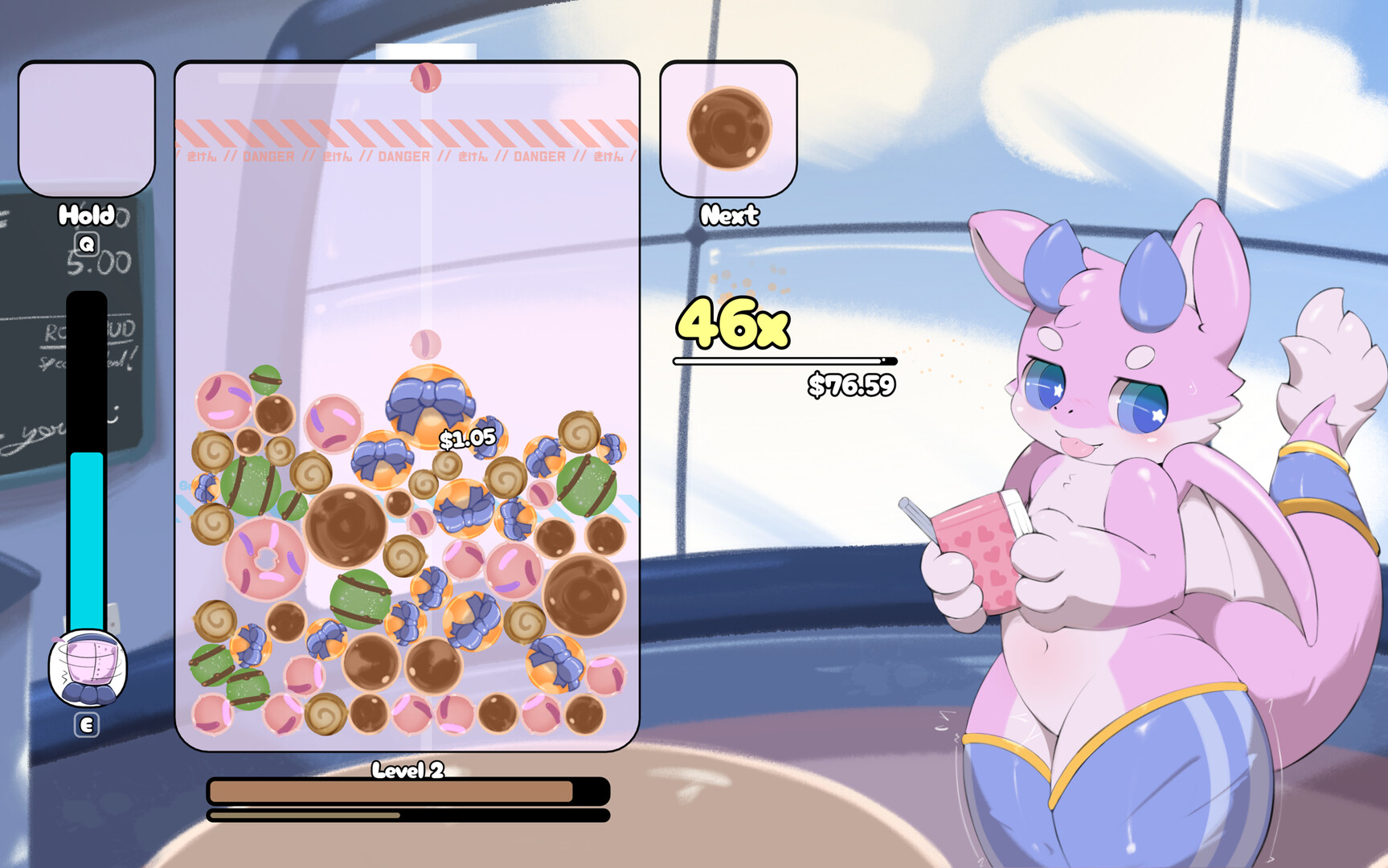1388x868 pixels.
Task: Click the Hold slot labeled Q
Action: tap(86, 129)
